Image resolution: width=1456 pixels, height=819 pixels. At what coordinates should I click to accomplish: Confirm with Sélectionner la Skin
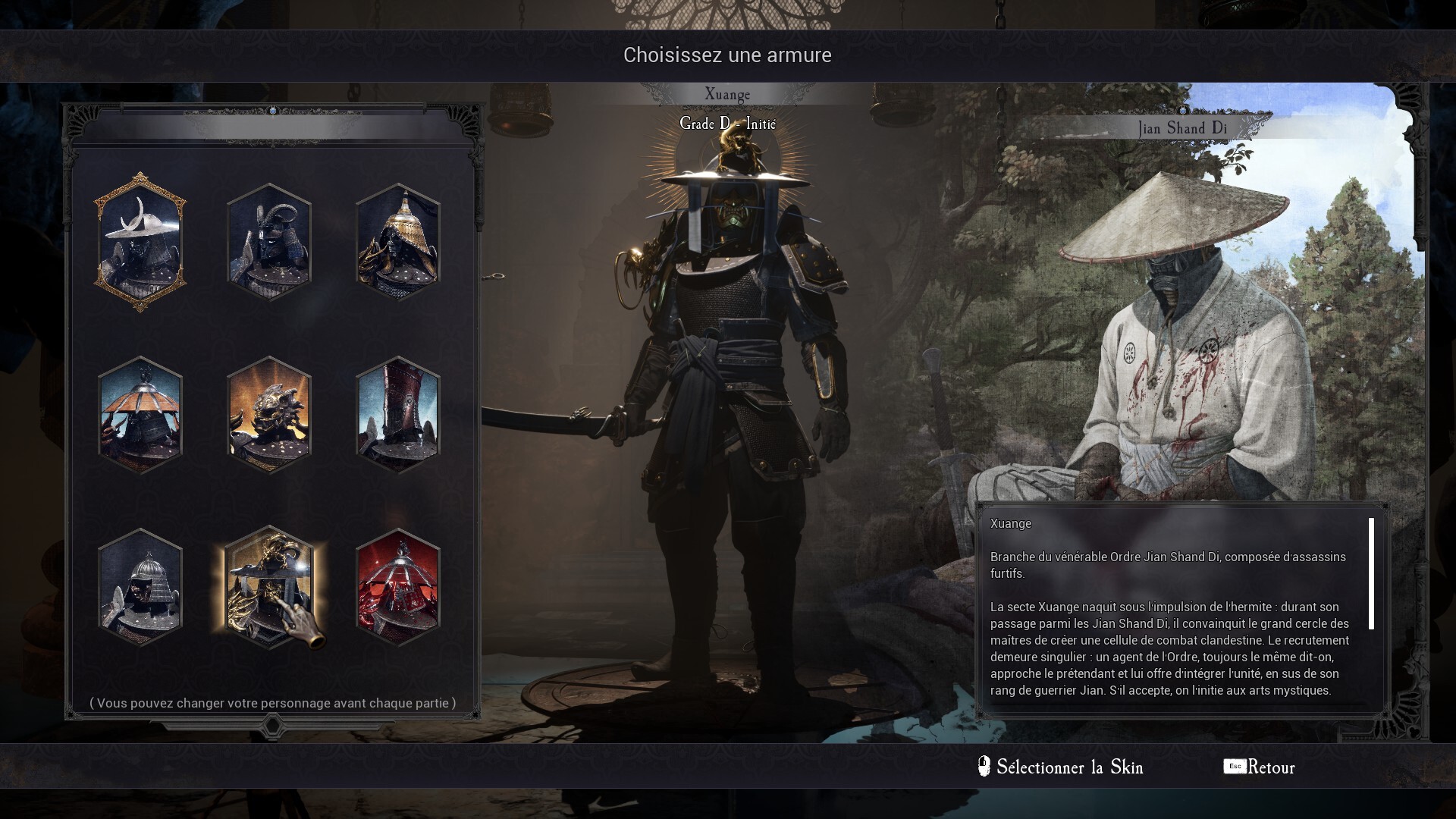[1062, 767]
